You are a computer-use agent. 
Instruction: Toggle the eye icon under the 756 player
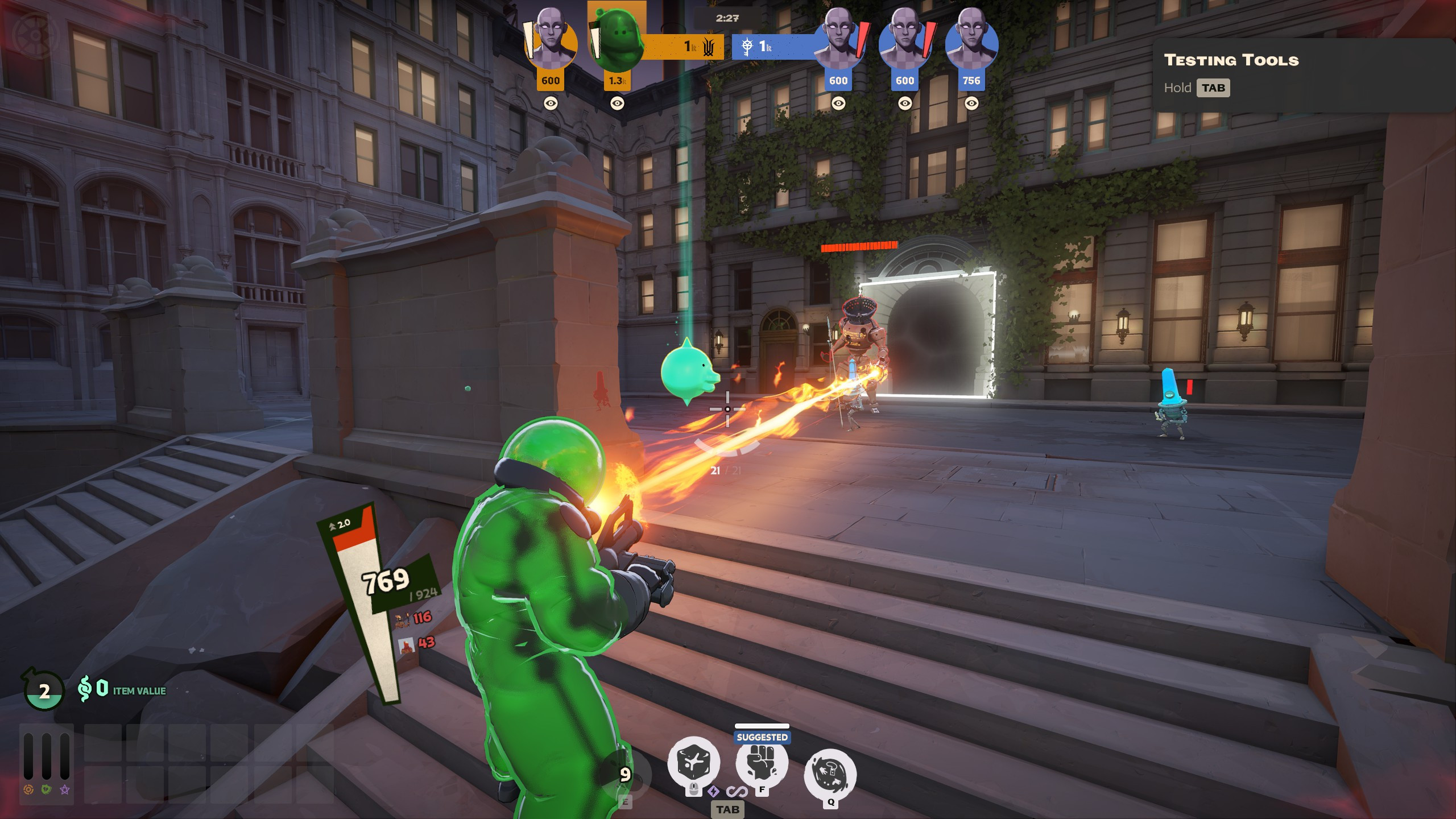[x=971, y=103]
